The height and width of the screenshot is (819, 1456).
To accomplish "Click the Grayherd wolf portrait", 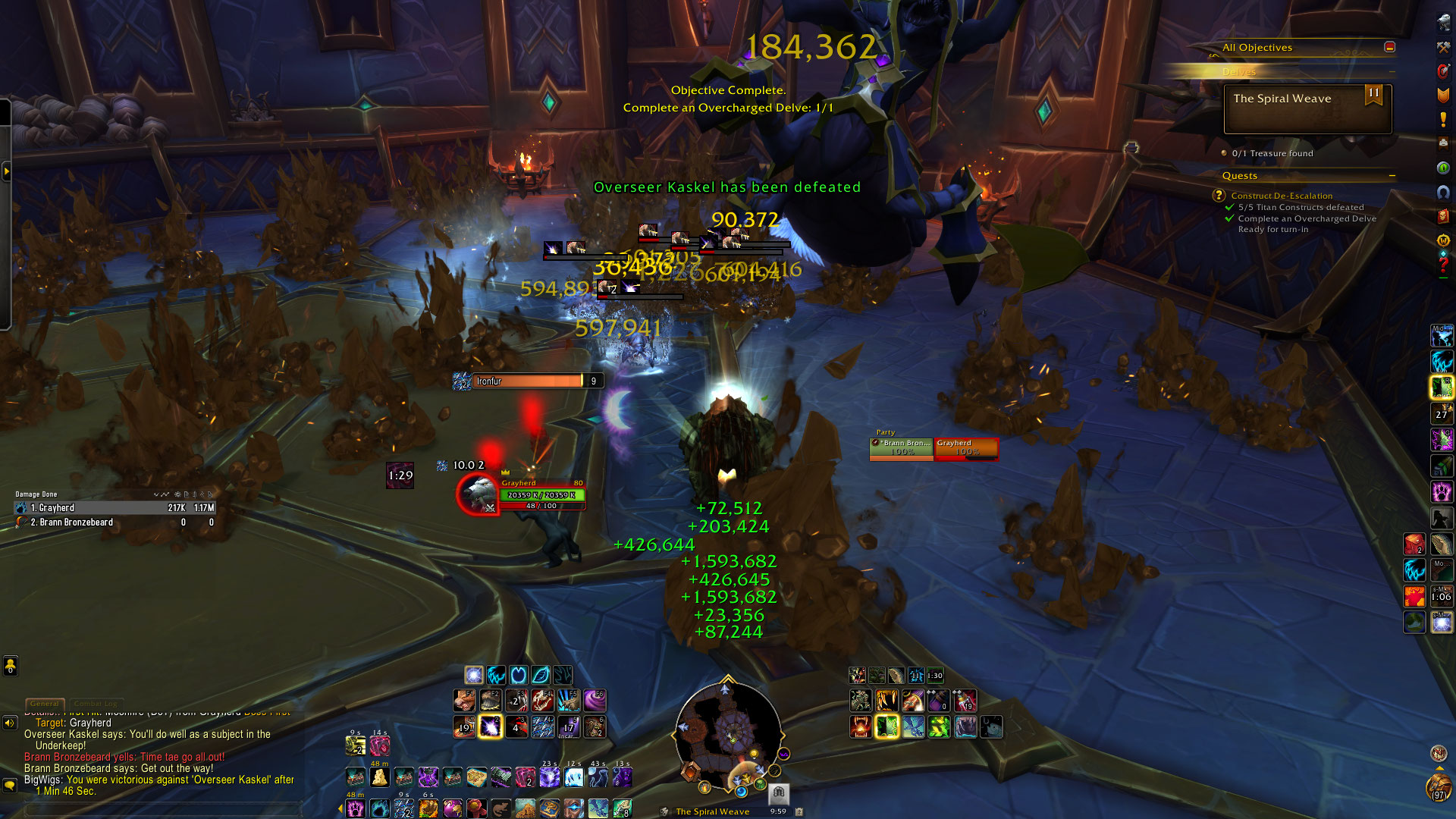I will pos(479,493).
